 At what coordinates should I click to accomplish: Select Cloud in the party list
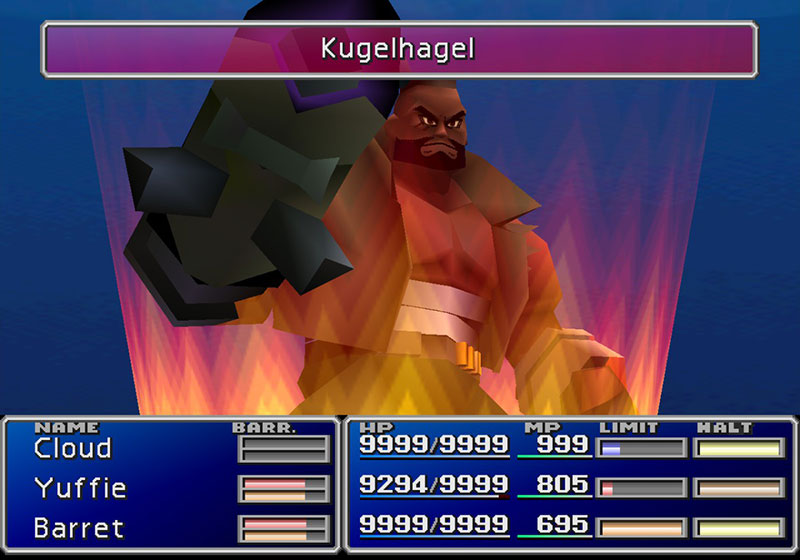click(72, 449)
